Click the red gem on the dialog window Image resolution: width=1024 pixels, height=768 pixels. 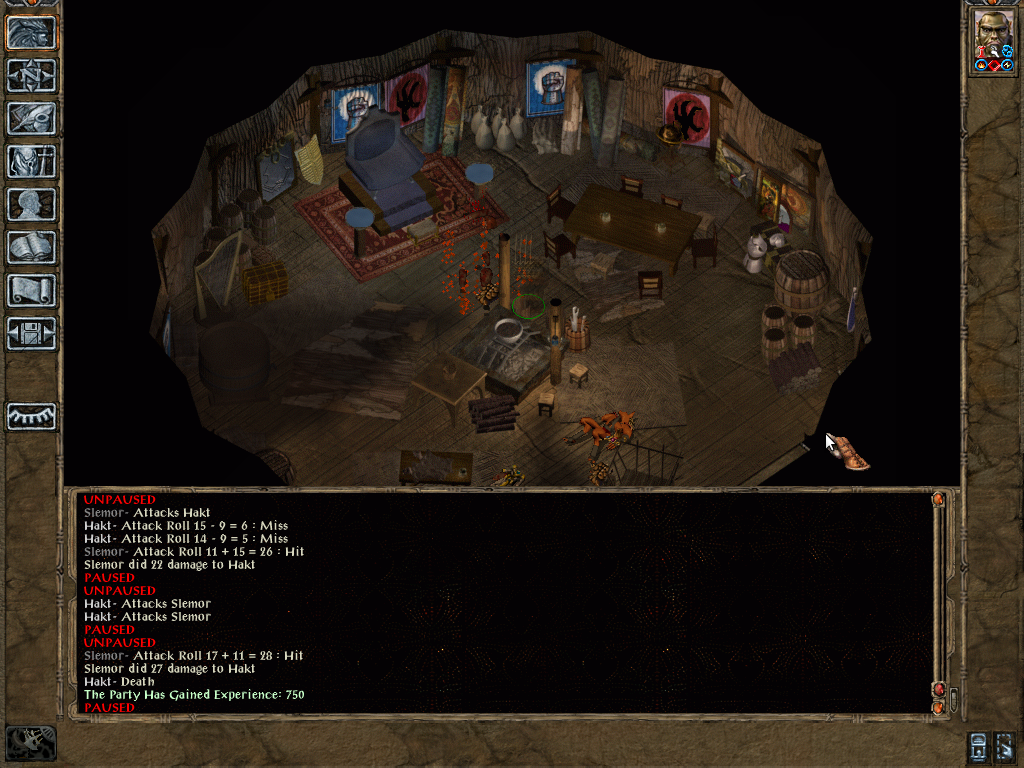point(938,689)
